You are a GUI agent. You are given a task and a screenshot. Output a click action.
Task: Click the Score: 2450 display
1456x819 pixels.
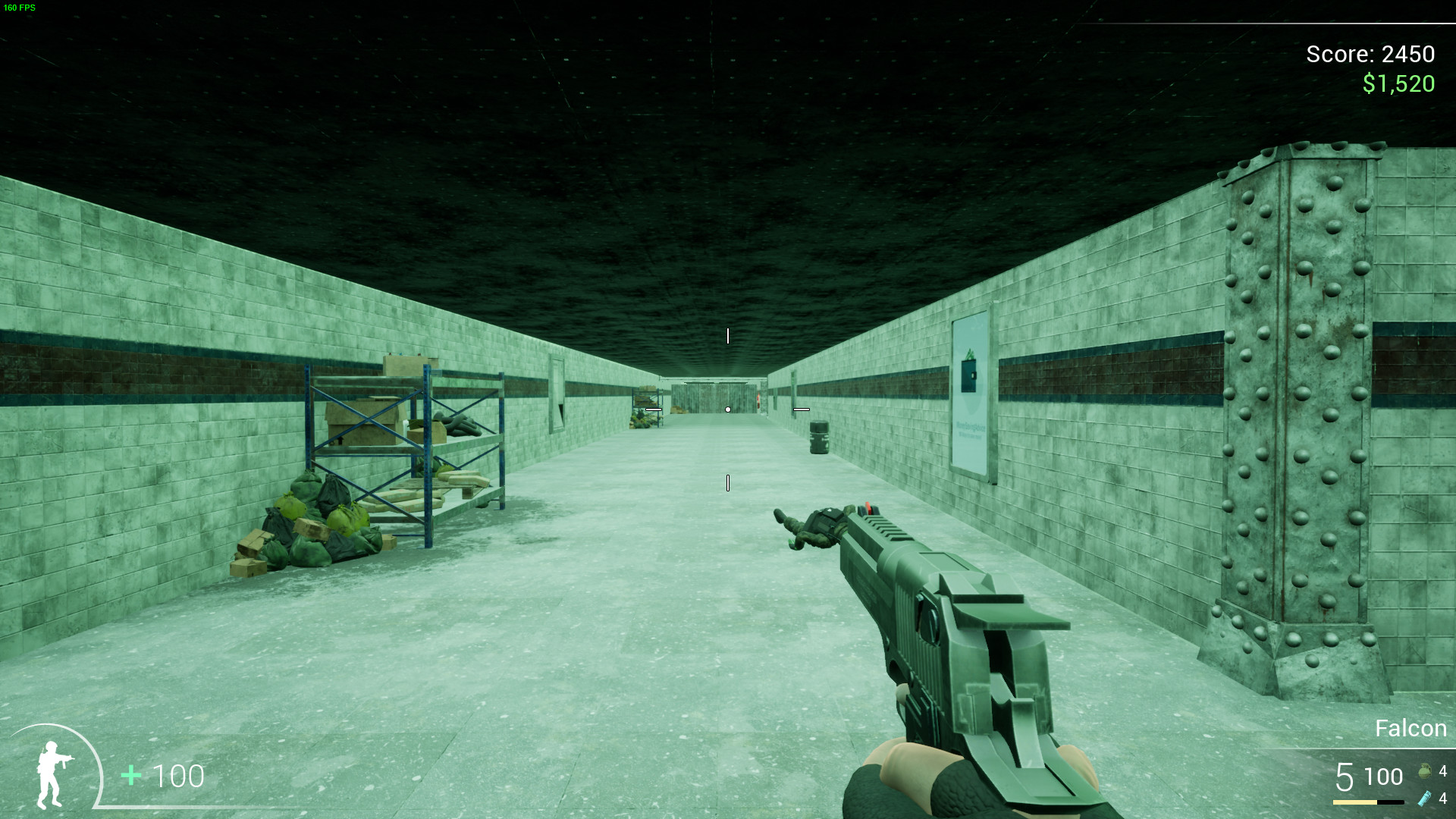point(1370,54)
